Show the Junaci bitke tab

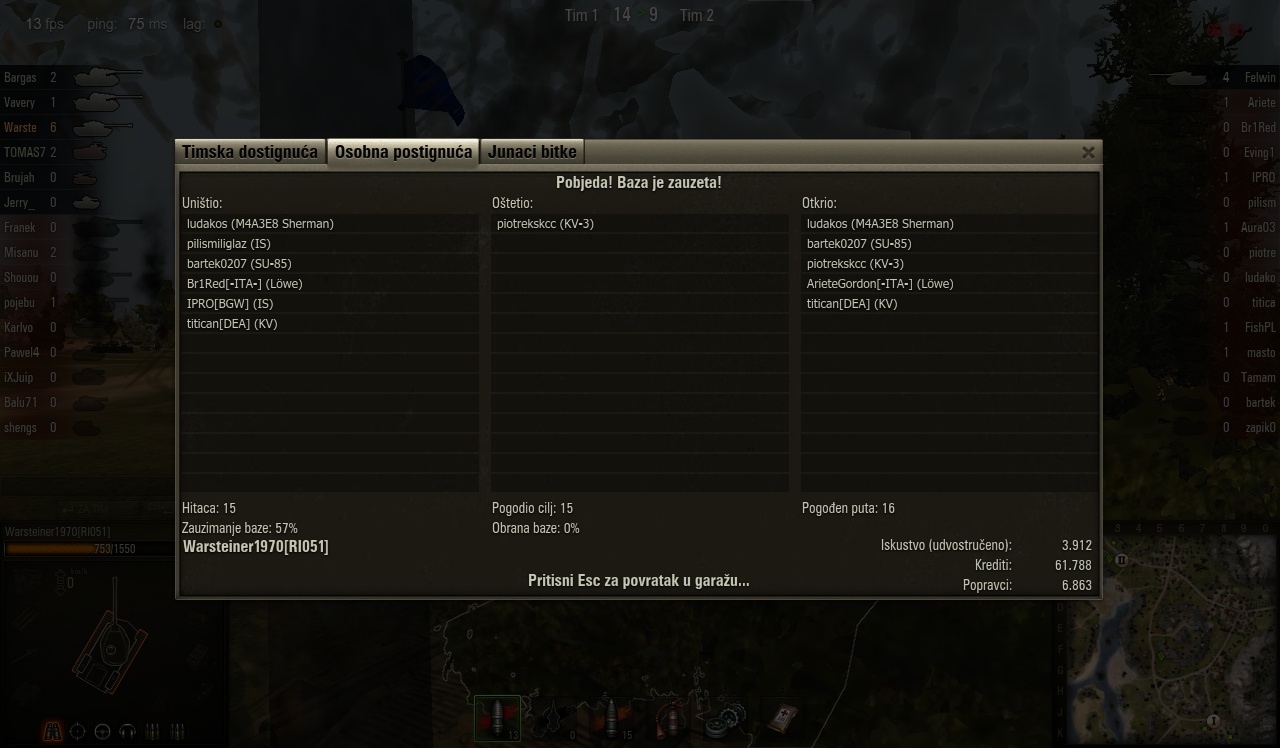coord(532,152)
